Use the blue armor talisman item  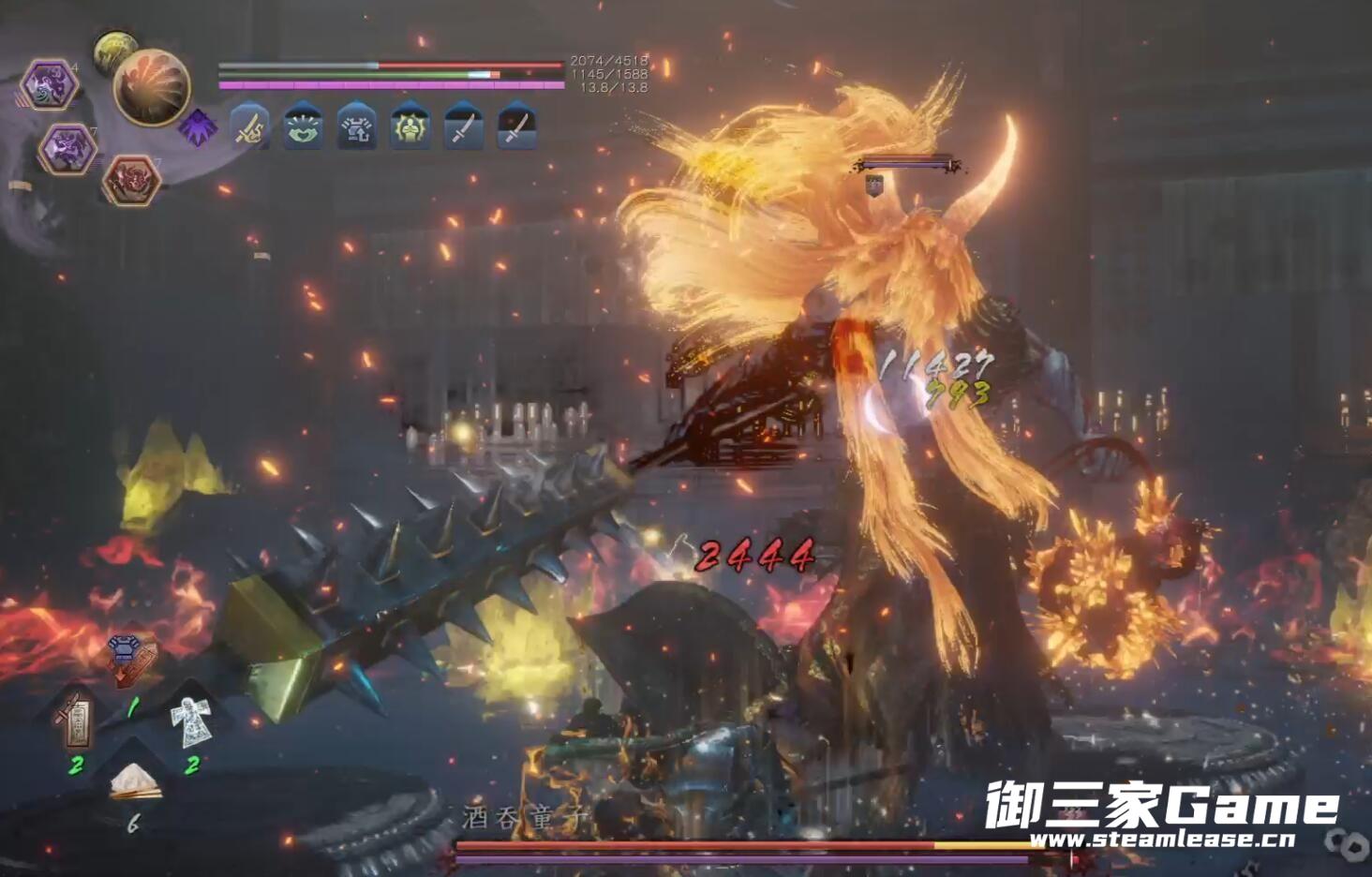[130, 658]
